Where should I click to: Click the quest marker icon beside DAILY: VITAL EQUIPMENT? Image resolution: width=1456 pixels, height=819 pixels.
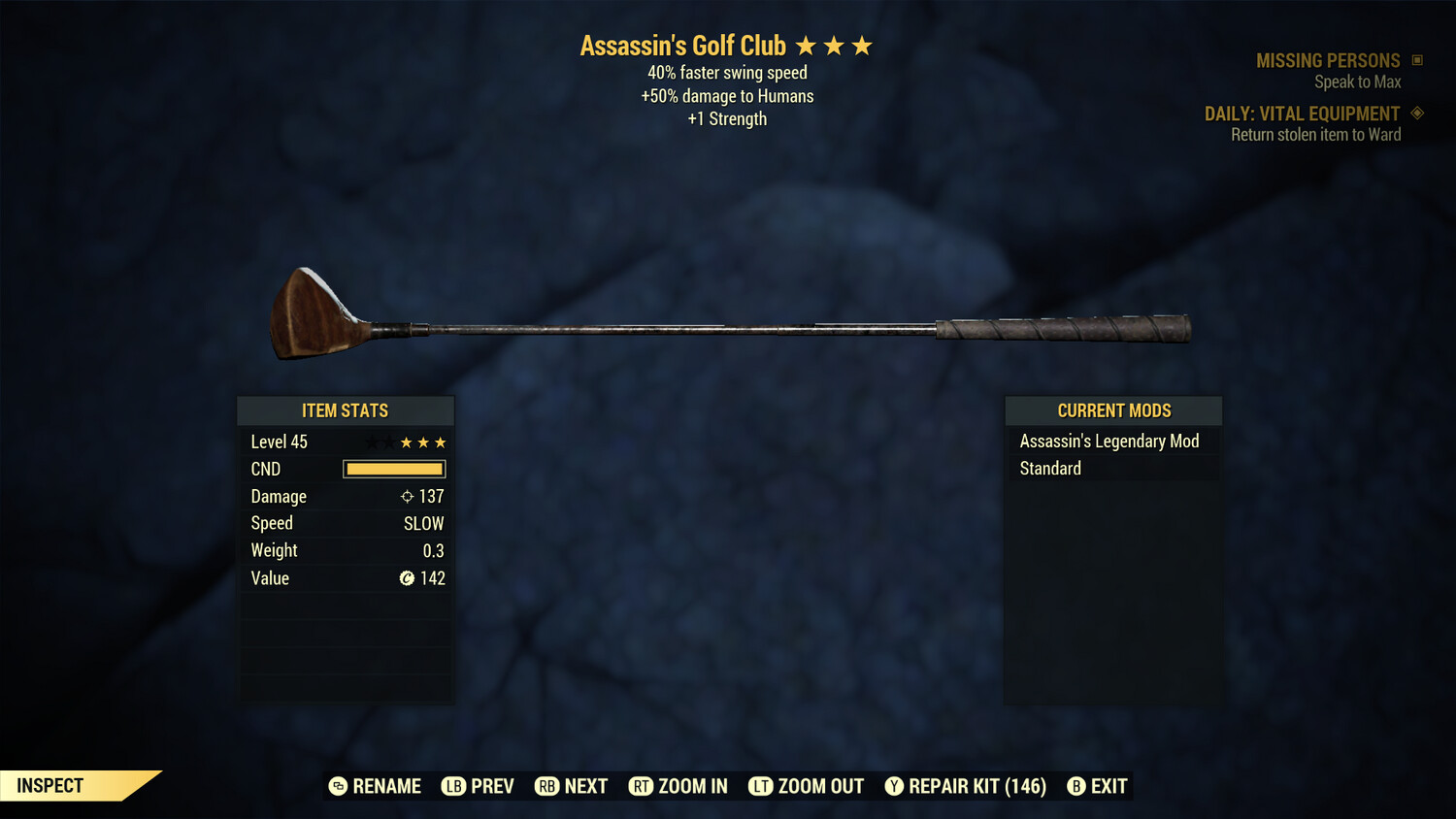tap(1417, 113)
